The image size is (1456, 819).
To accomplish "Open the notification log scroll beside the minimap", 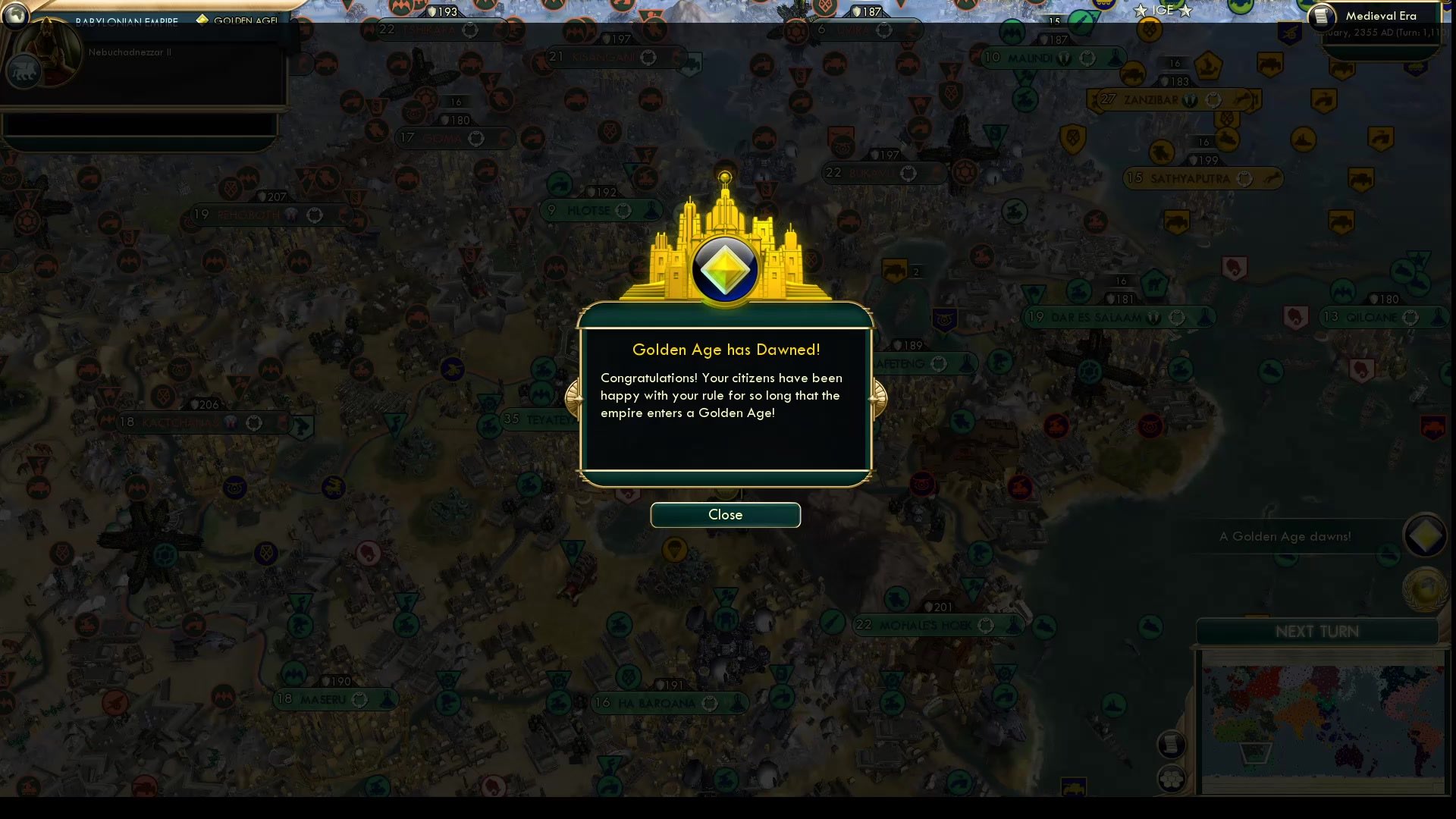I will click(x=1172, y=745).
